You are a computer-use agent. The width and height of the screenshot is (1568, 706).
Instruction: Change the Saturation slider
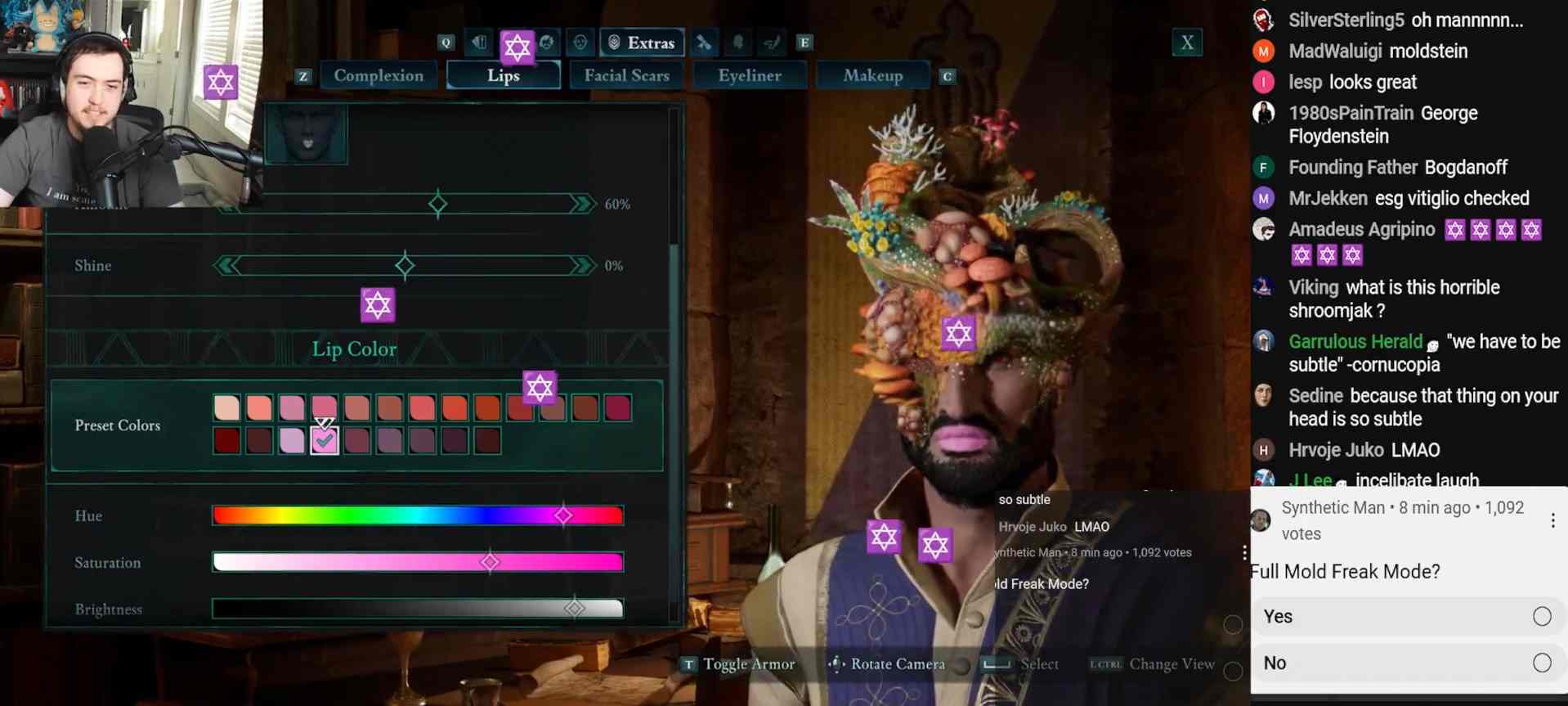point(490,562)
